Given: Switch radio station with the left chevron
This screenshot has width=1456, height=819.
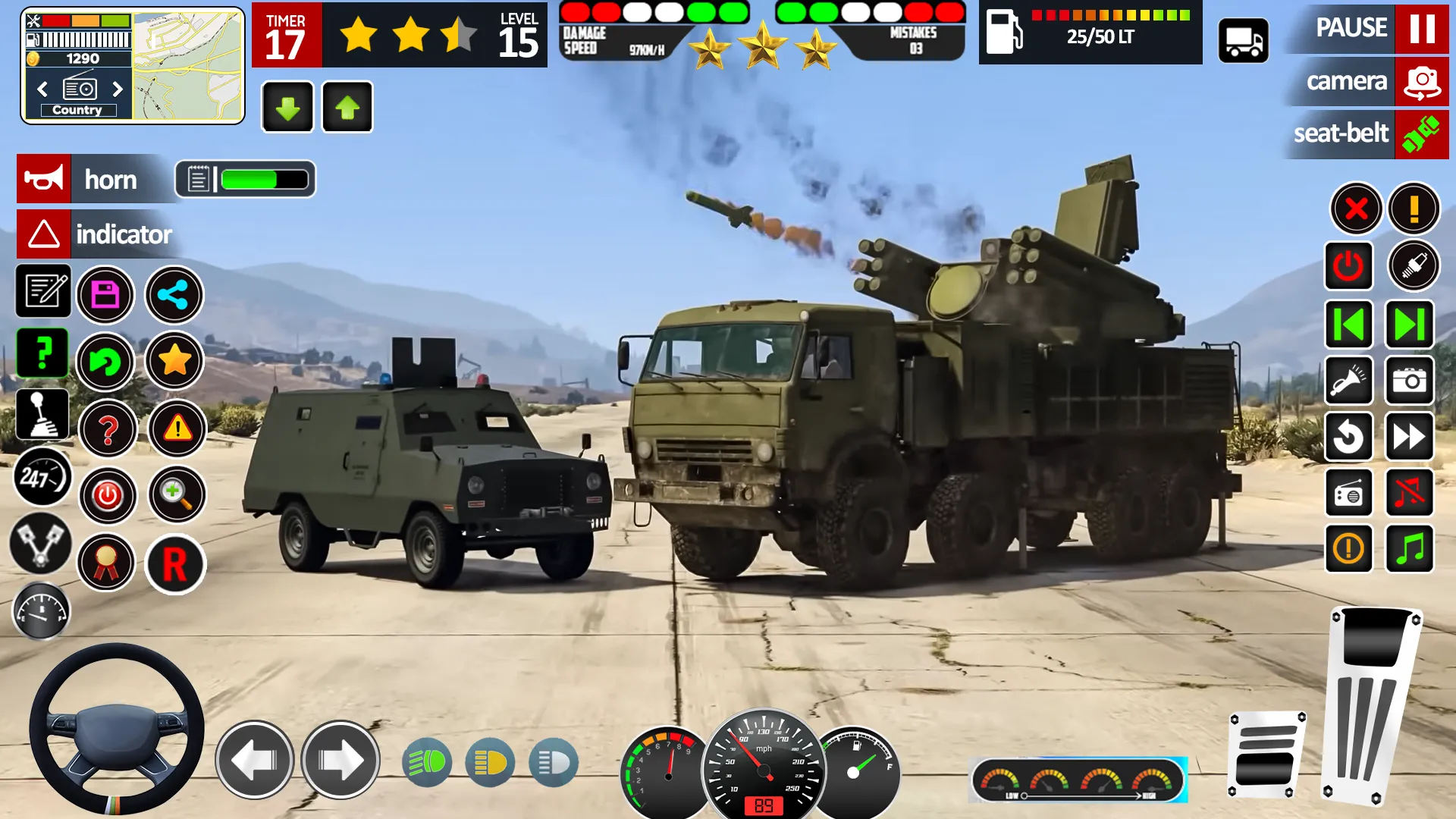Looking at the screenshot, I should click(x=42, y=89).
